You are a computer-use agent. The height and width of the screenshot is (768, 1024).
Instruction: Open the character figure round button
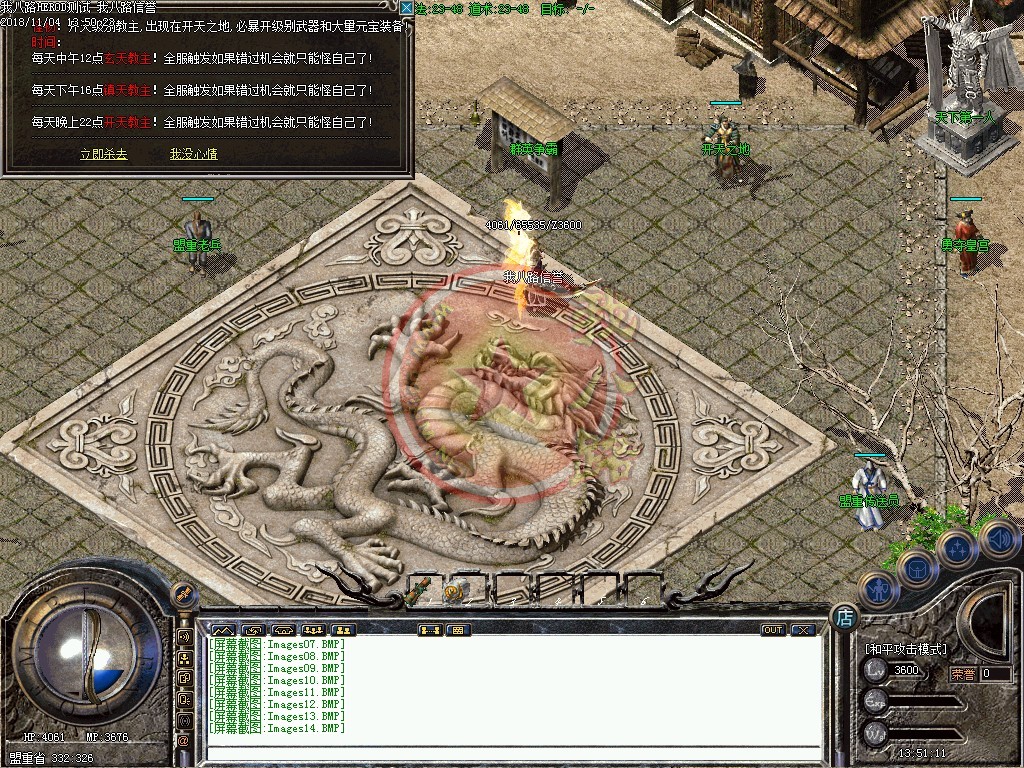pyautogui.click(x=879, y=590)
